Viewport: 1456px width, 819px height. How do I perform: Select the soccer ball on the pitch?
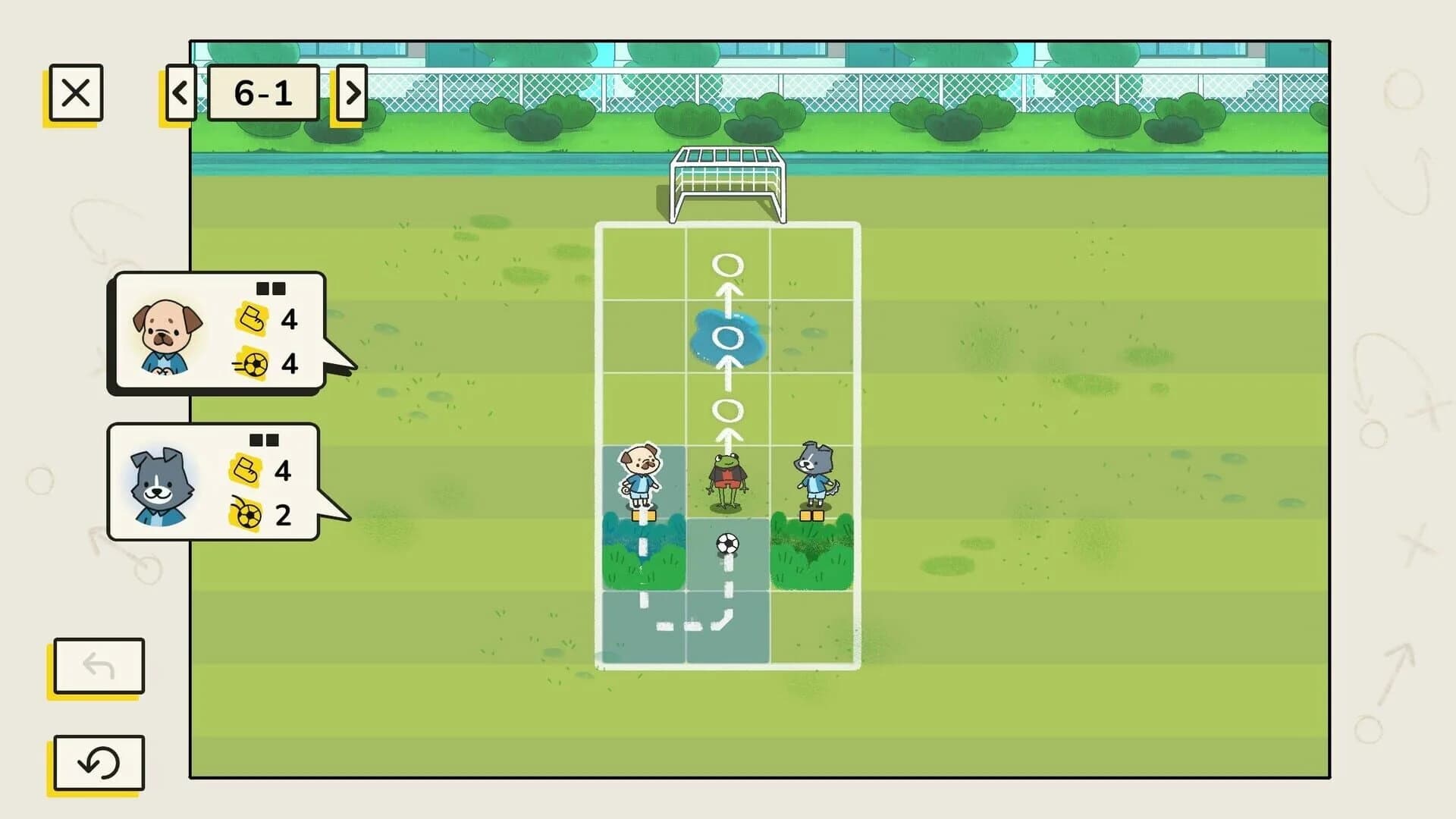pyautogui.click(x=727, y=544)
